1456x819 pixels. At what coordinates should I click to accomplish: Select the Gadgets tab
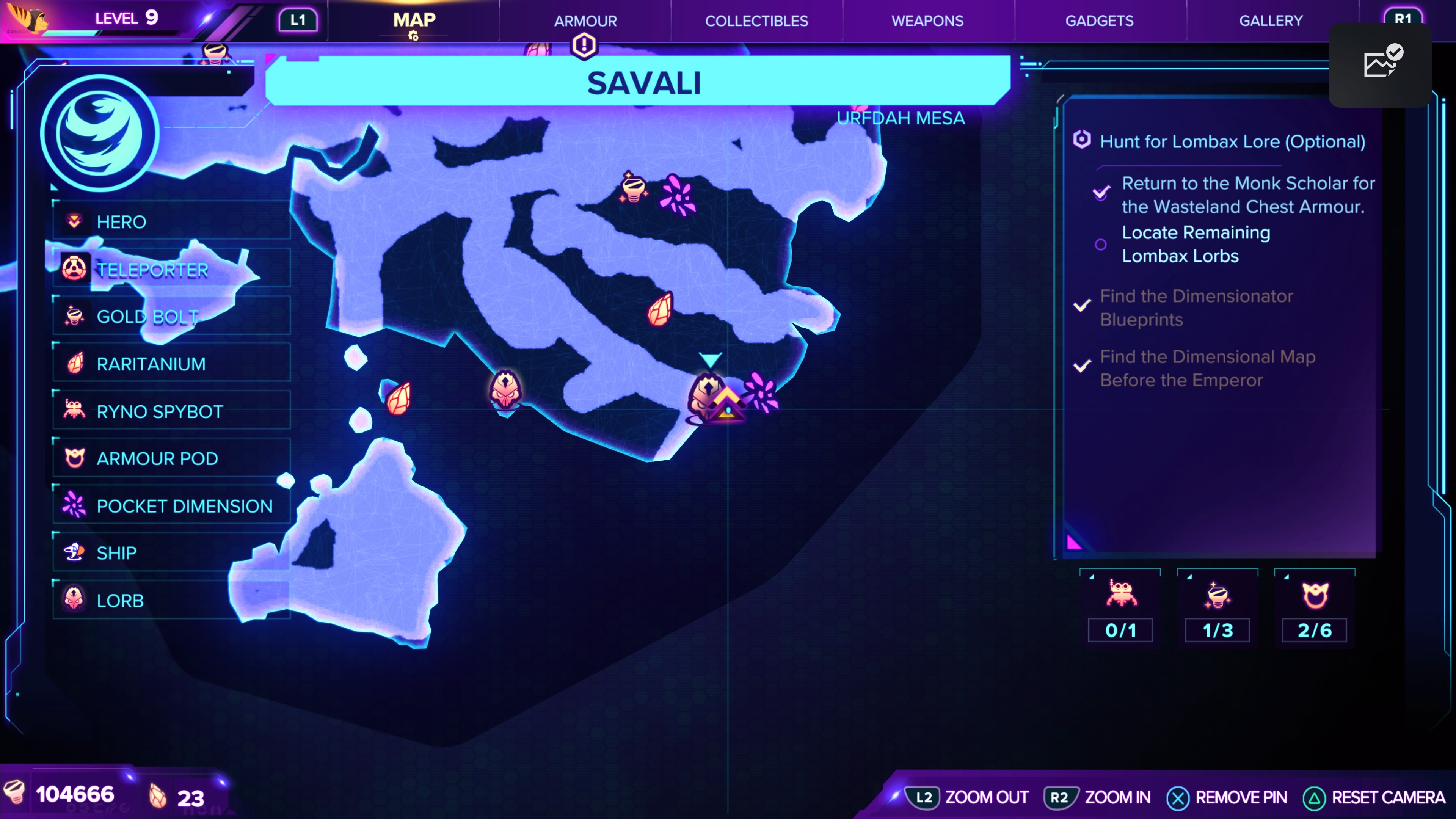[x=1099, y=21]
